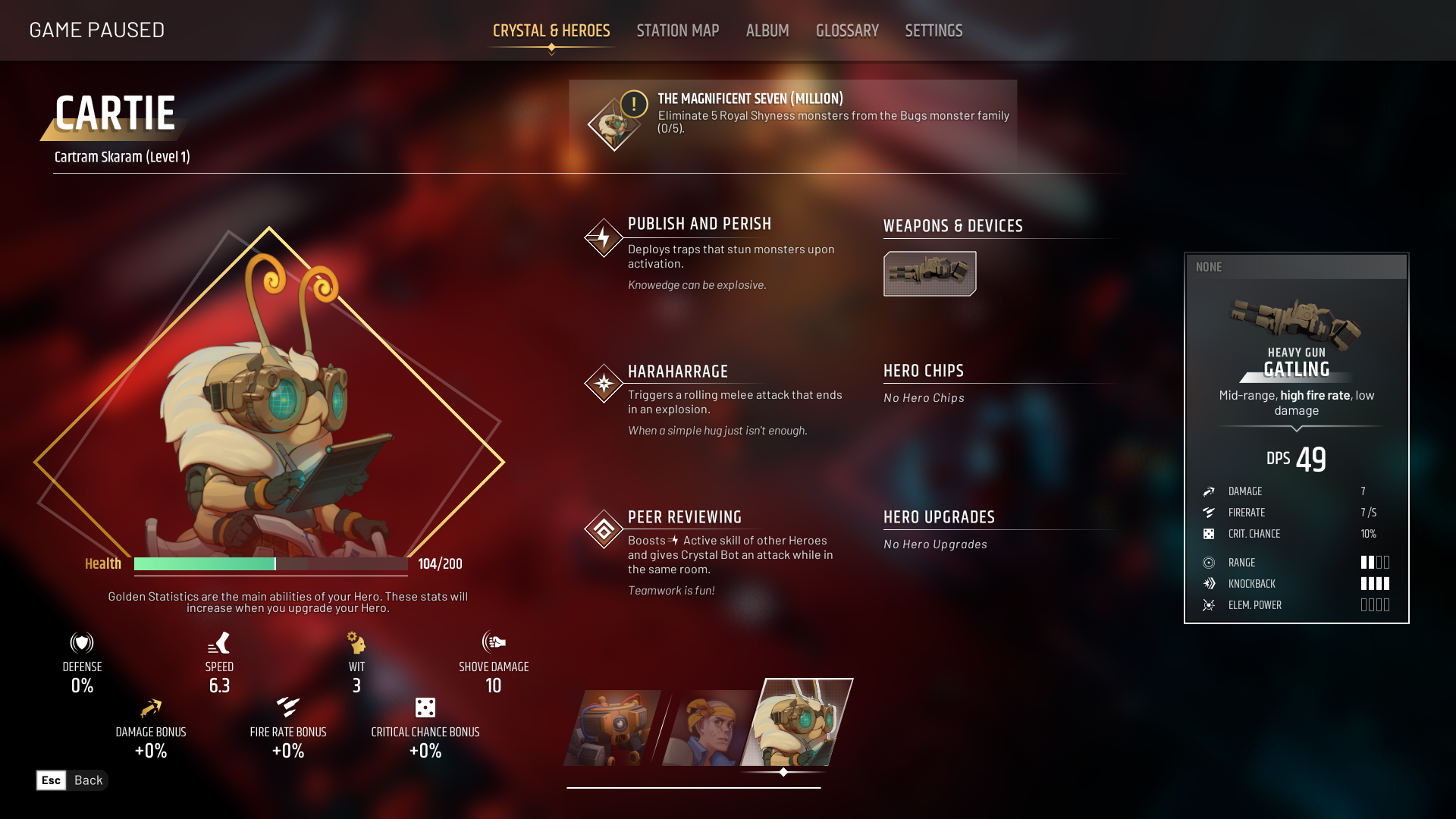View the Heavy Gun Gatling details card
1456x819 pixels.
coord(1296,438)
